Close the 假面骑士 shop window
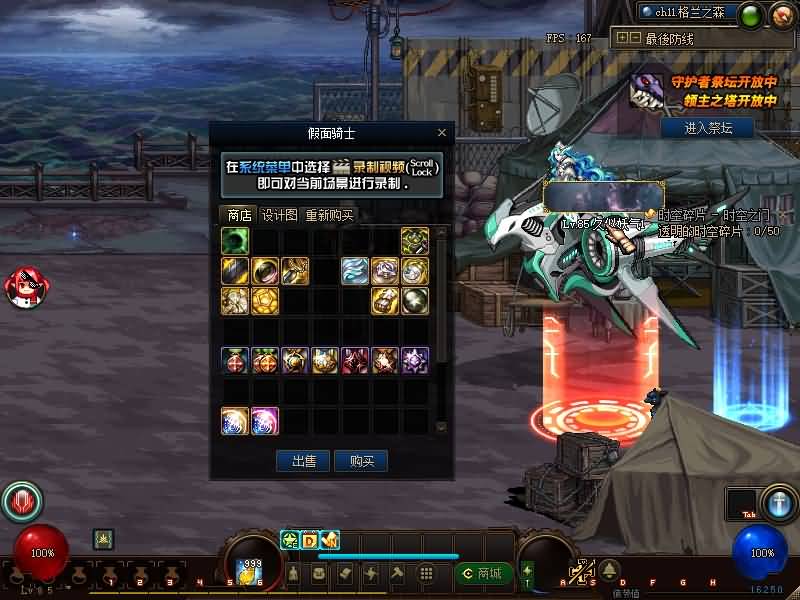The height and width of the screenshot is (600, 800). pos(442,133)
